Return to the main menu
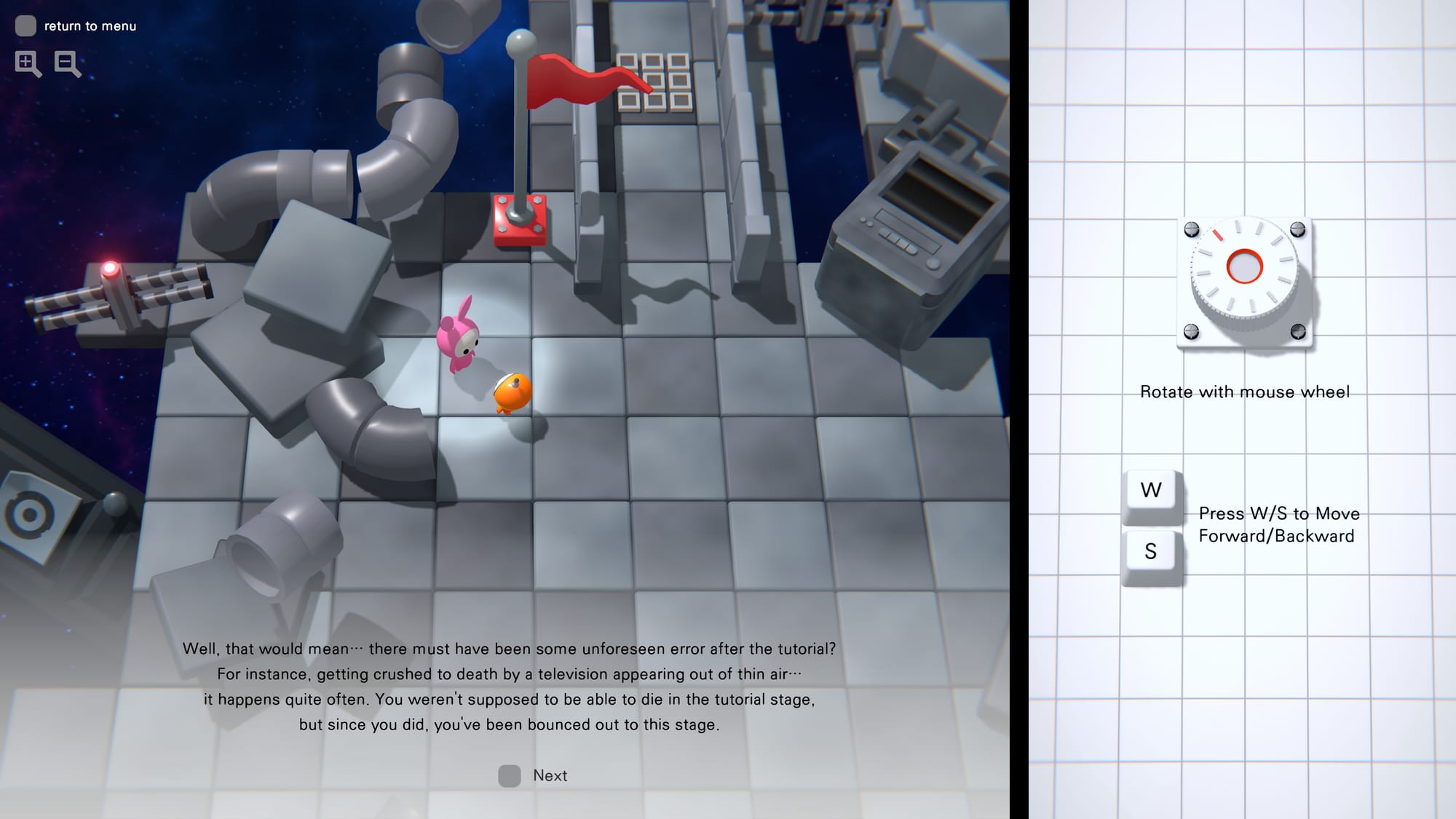1456x819 pixels. (x=76, y=26)
